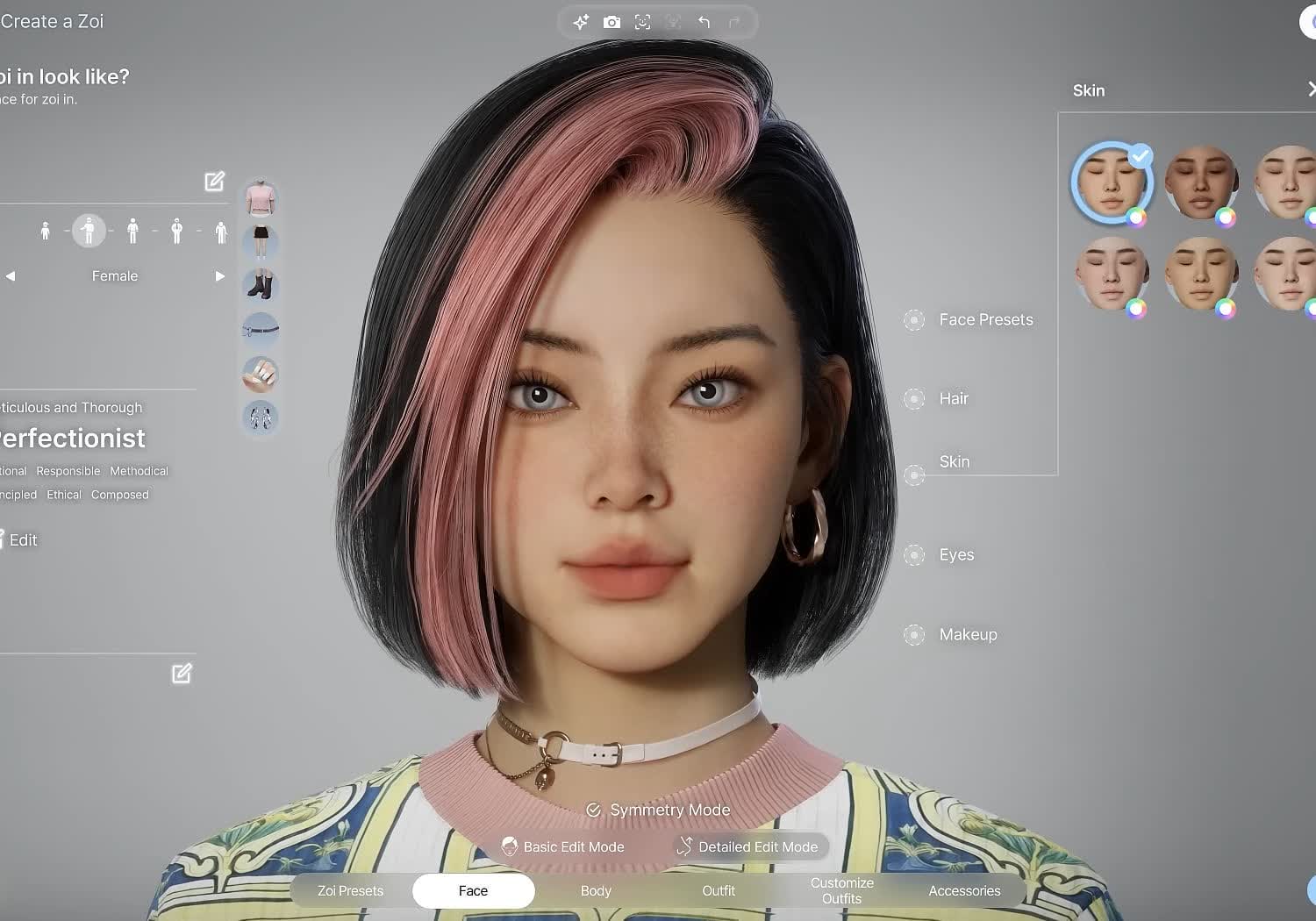The image size is (1316, 921).
Task: Click the undo arrow in the toolbar
Action: pos(704,22)
